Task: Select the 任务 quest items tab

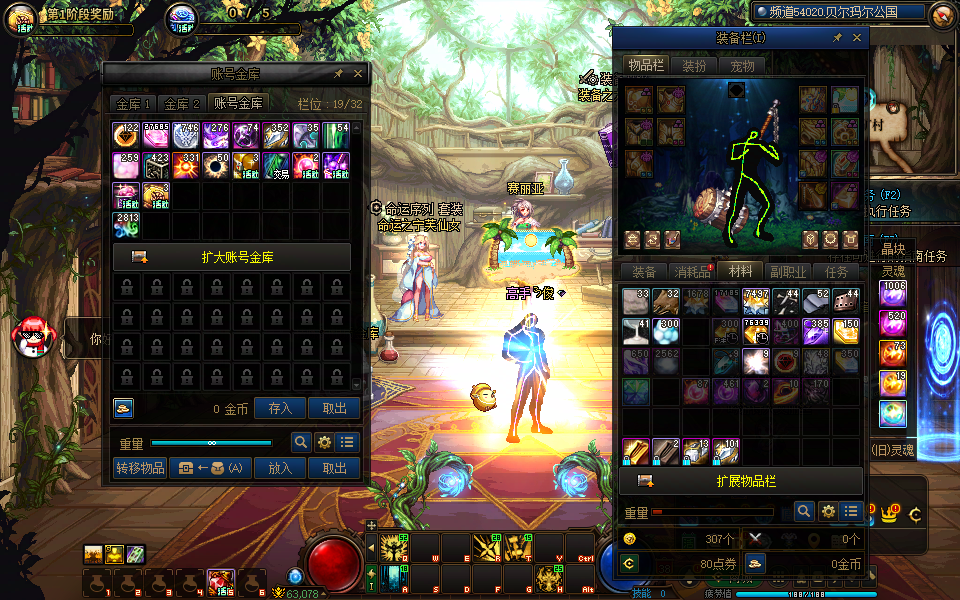Action: click(x=836, y=272)
